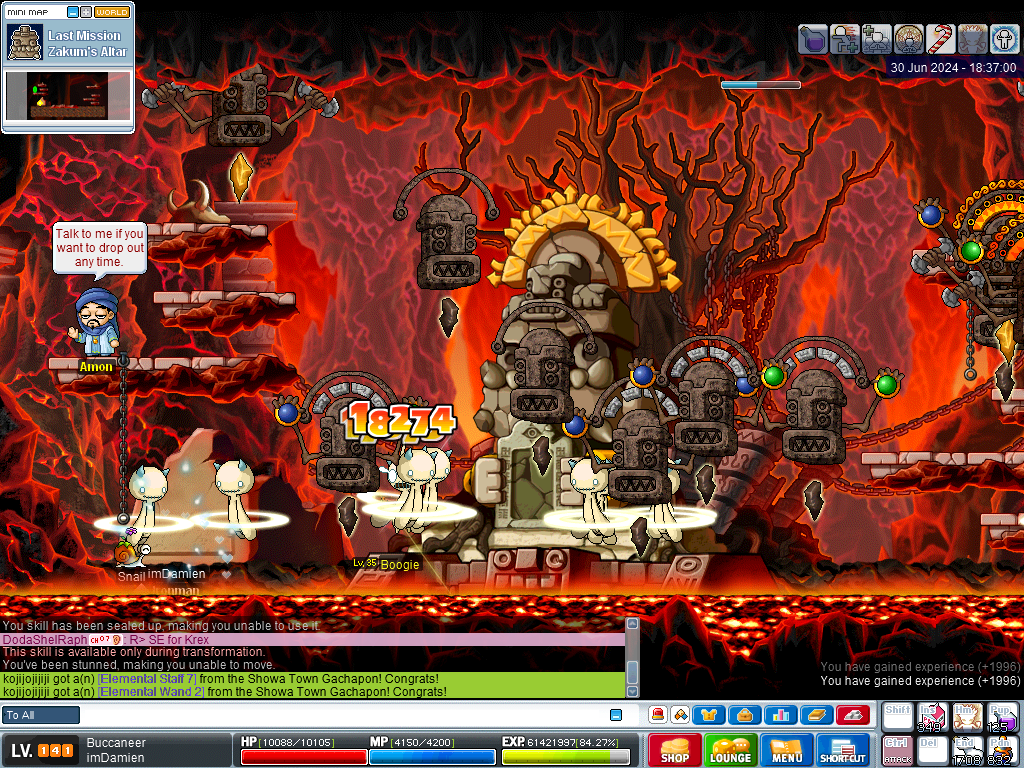Open the 'To All' chat target selector
This screenshot has width=1024, height=768.
[41, 715]
